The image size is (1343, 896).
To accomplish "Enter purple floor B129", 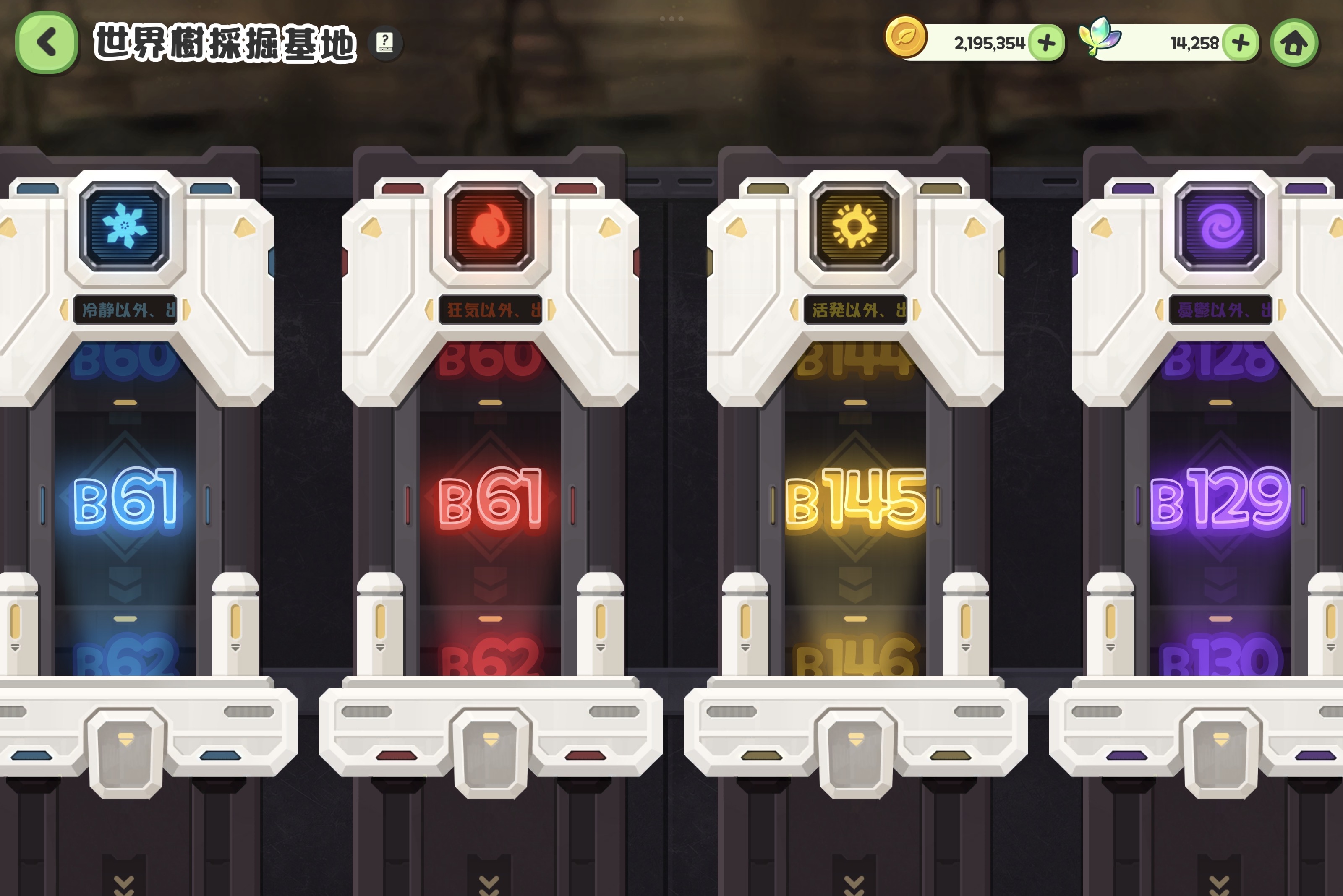I will pyautogui.click(x=1220, y=498).
